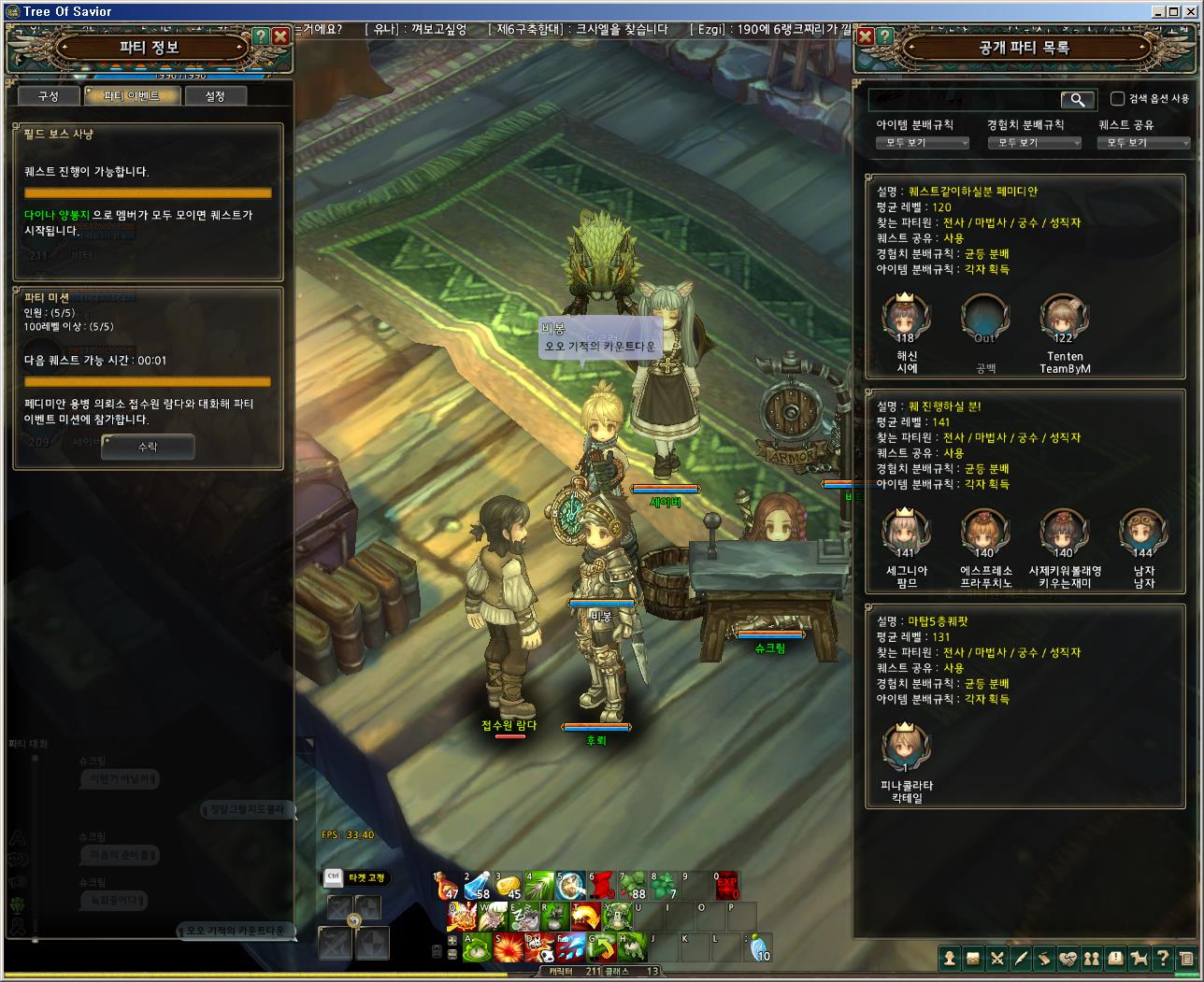
Task: Open the 설정 tab in party info
Action: coord(215,96)
